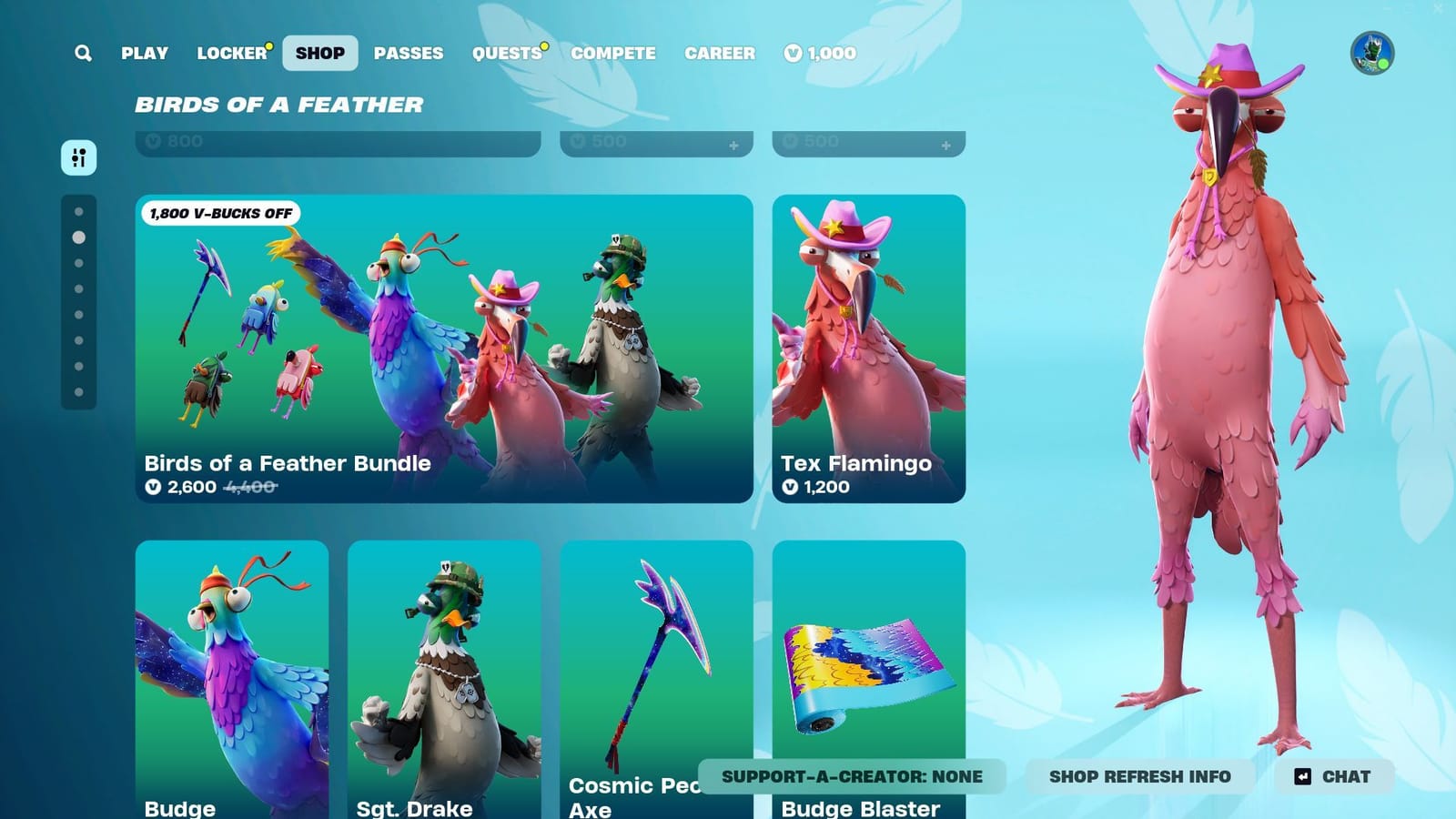Screen dimensions: 1456x819
Task: Click the Tex Flamingo V-Bucks price icon
Action: [791, 487]
